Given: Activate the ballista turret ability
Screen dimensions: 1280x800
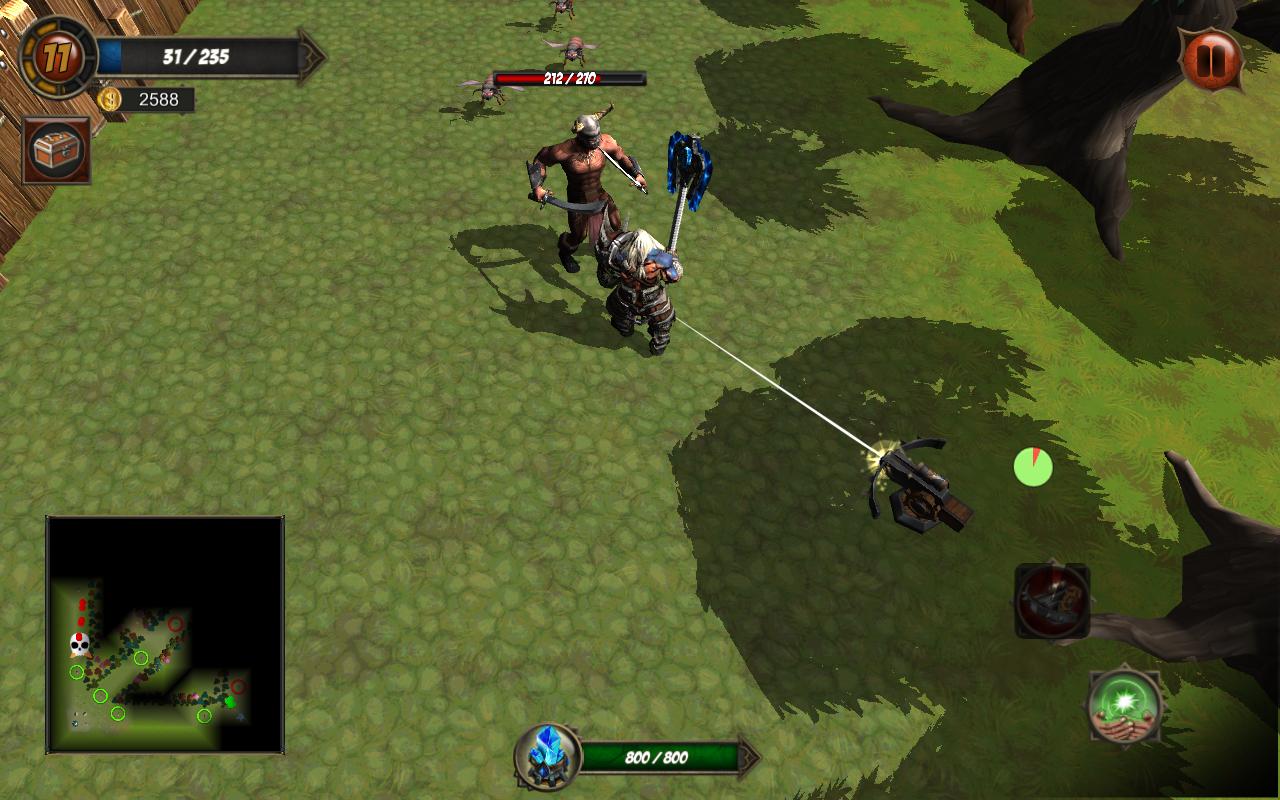Looking at the screenshot, I should point(1052,601).
